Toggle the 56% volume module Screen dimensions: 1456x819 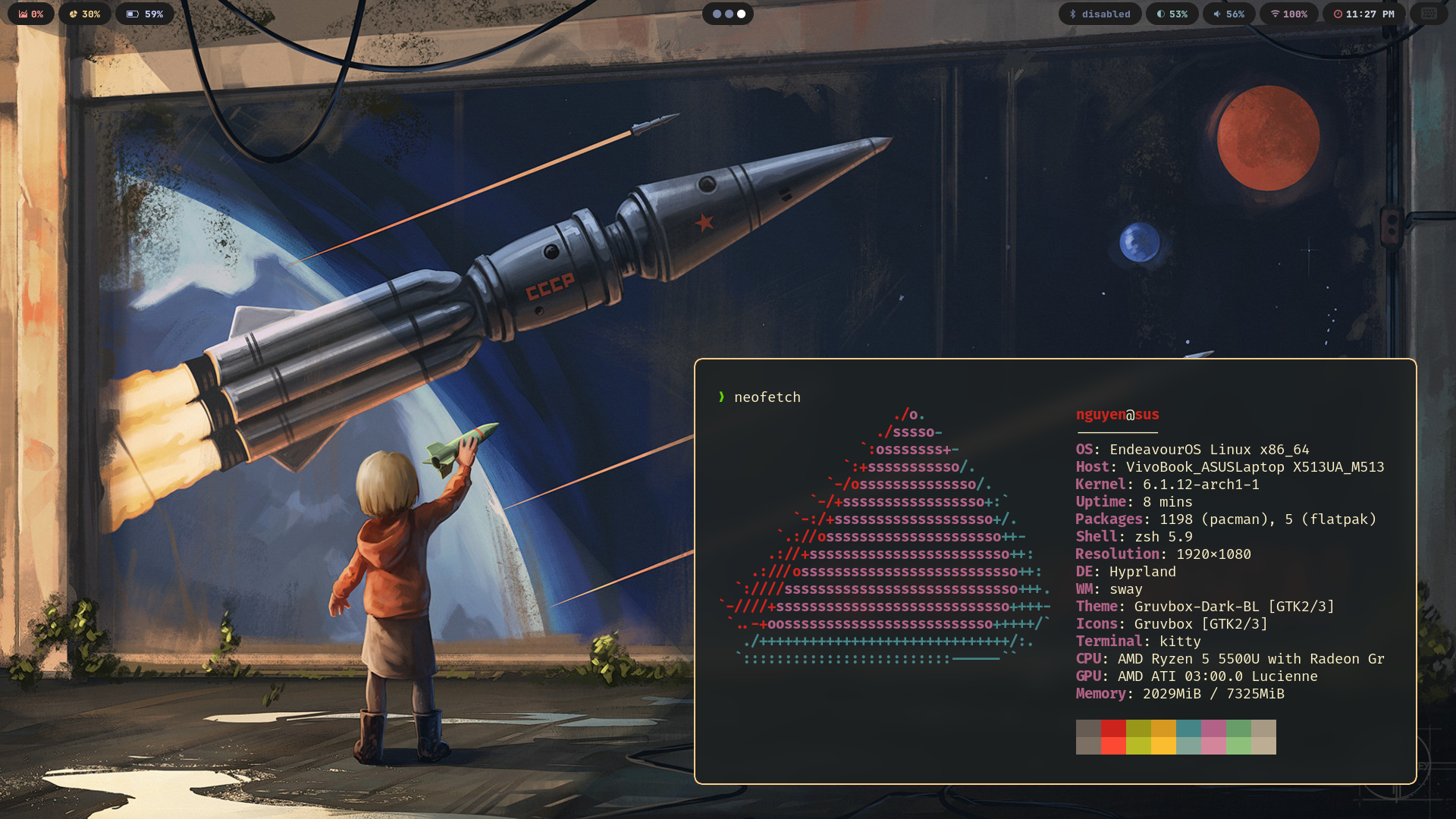coord(1228,14)
